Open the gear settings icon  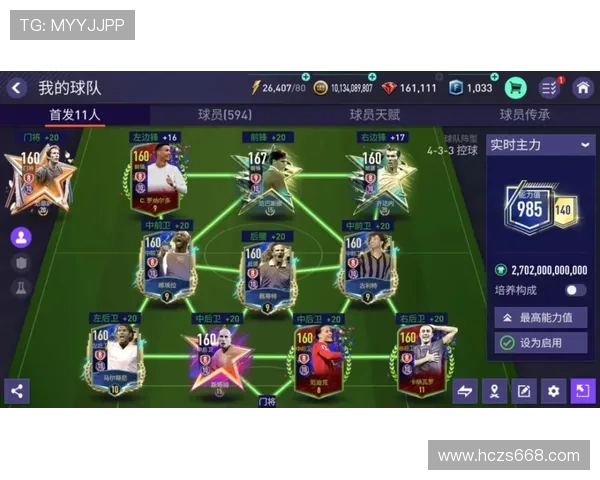point(553,391)
